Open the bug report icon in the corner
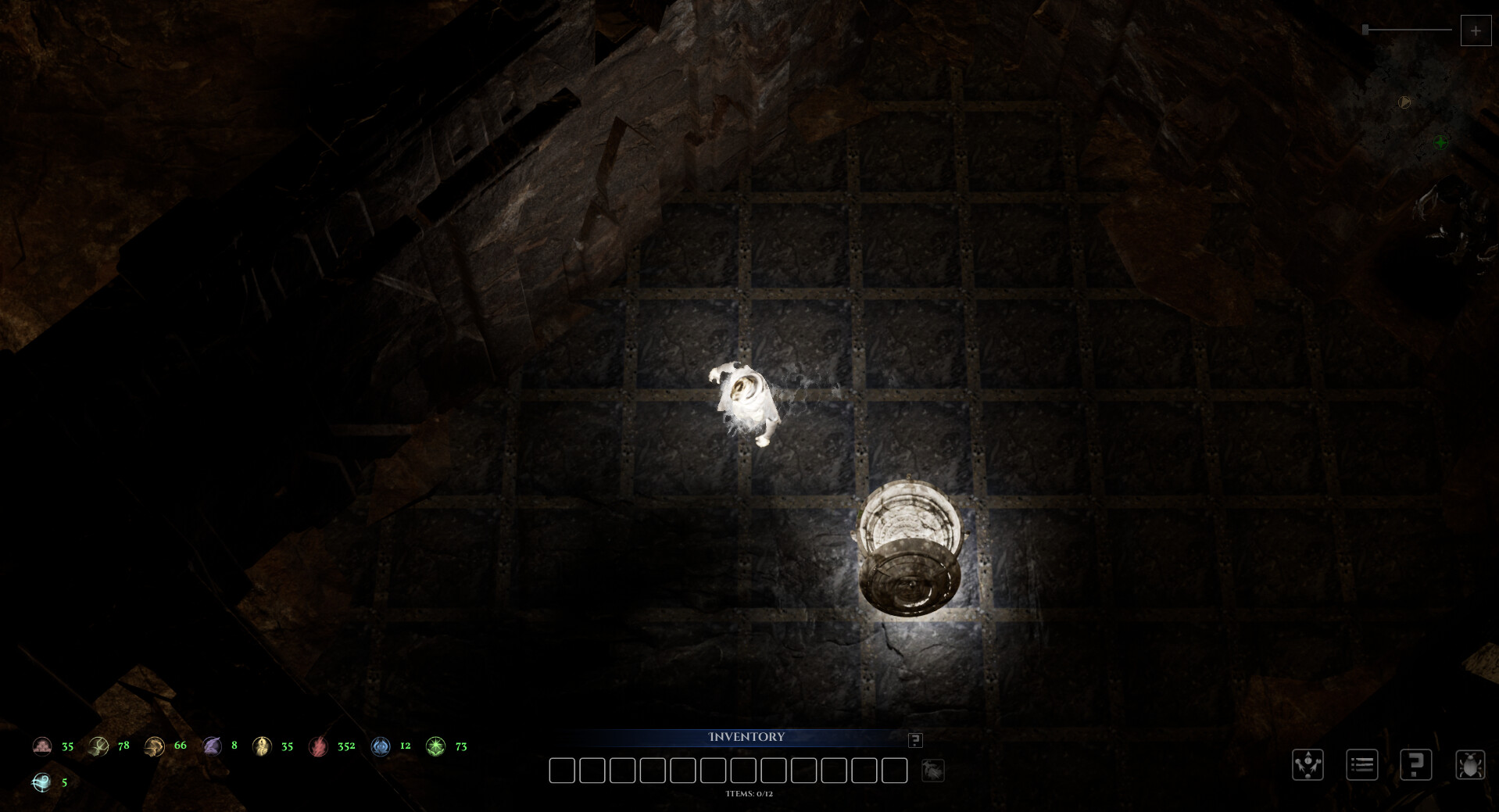The height and width of the screenshot is (812, 1499). tap(1470, 765)
